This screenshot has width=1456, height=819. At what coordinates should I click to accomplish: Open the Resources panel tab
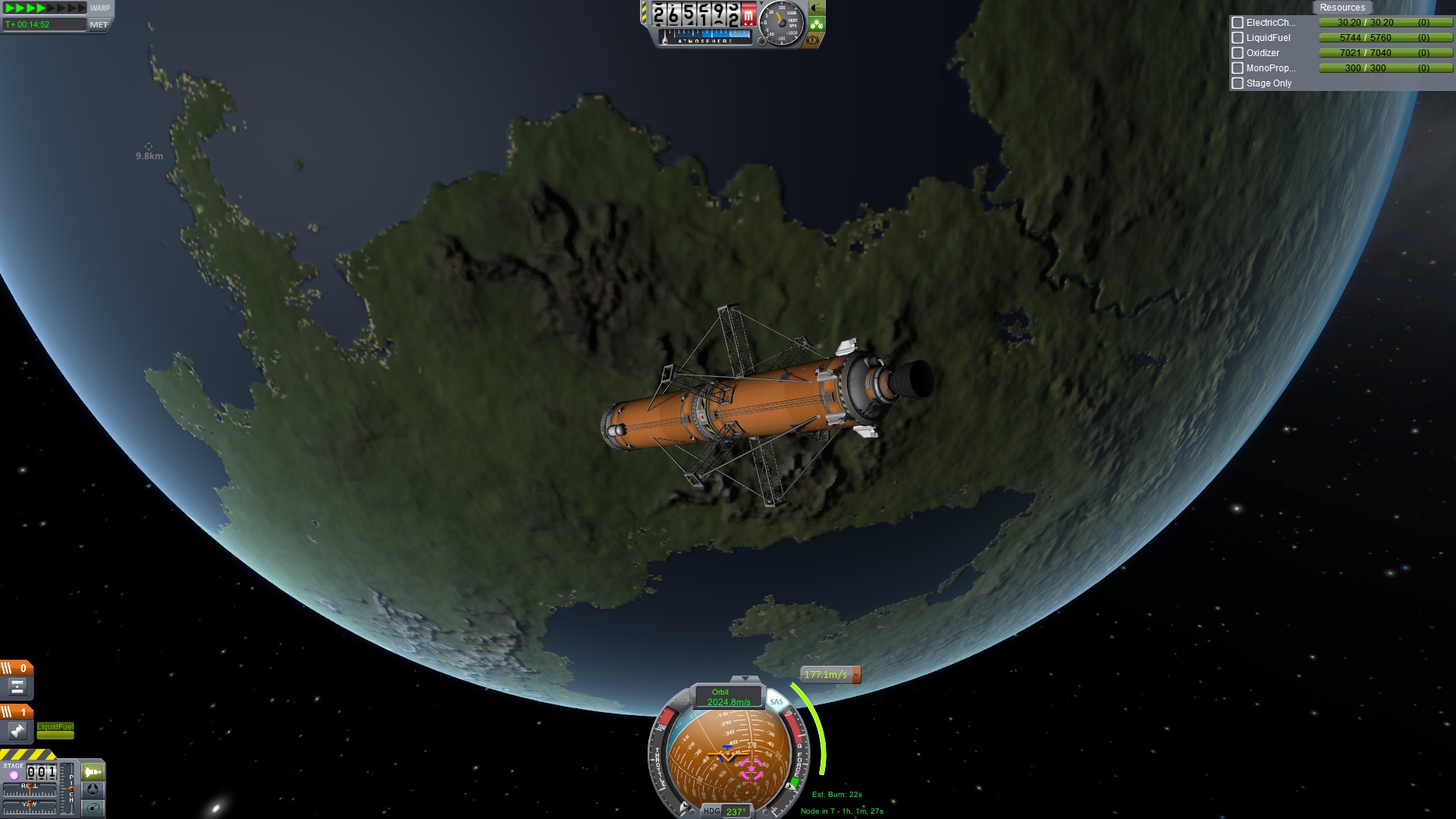1341,8
